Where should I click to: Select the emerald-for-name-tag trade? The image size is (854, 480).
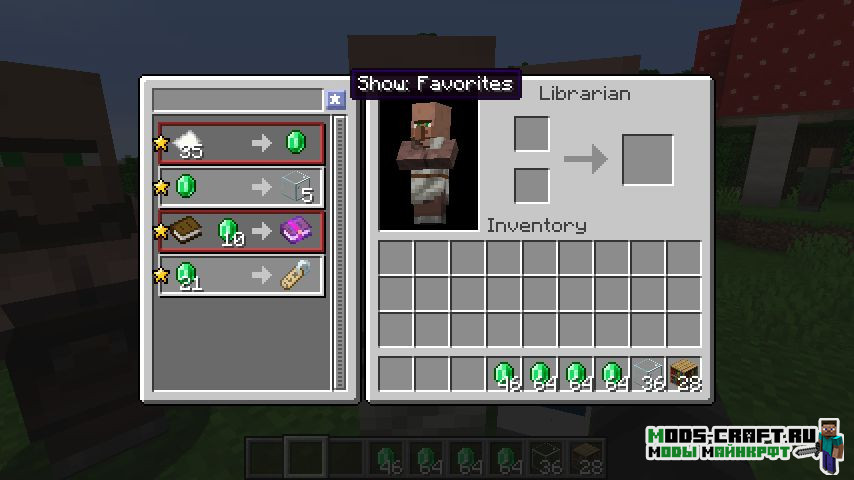click(241, 275)
